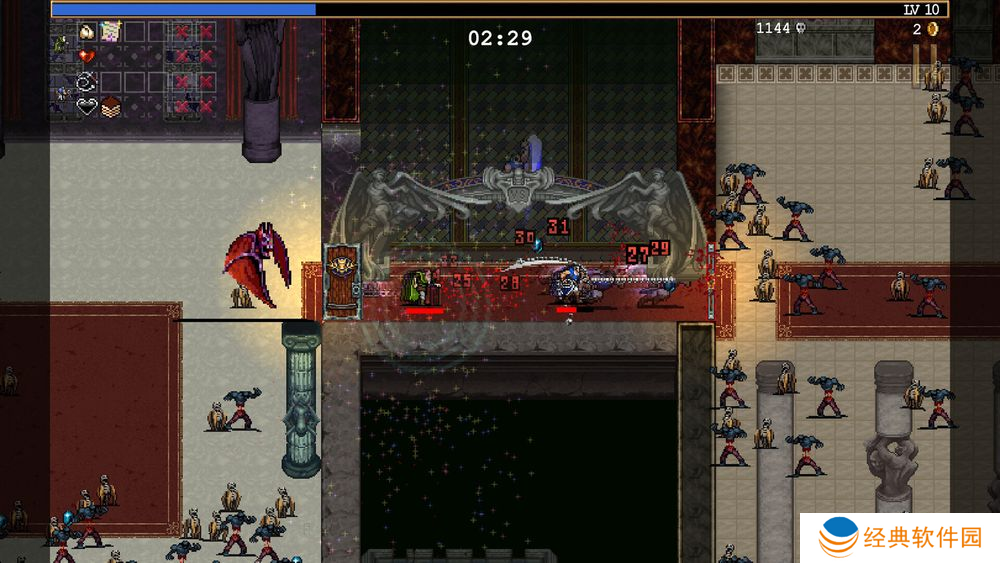This screenshot has height=563, width=1000.
Task: Choose the coiled whip weapon icon
Action: point(87,82)
